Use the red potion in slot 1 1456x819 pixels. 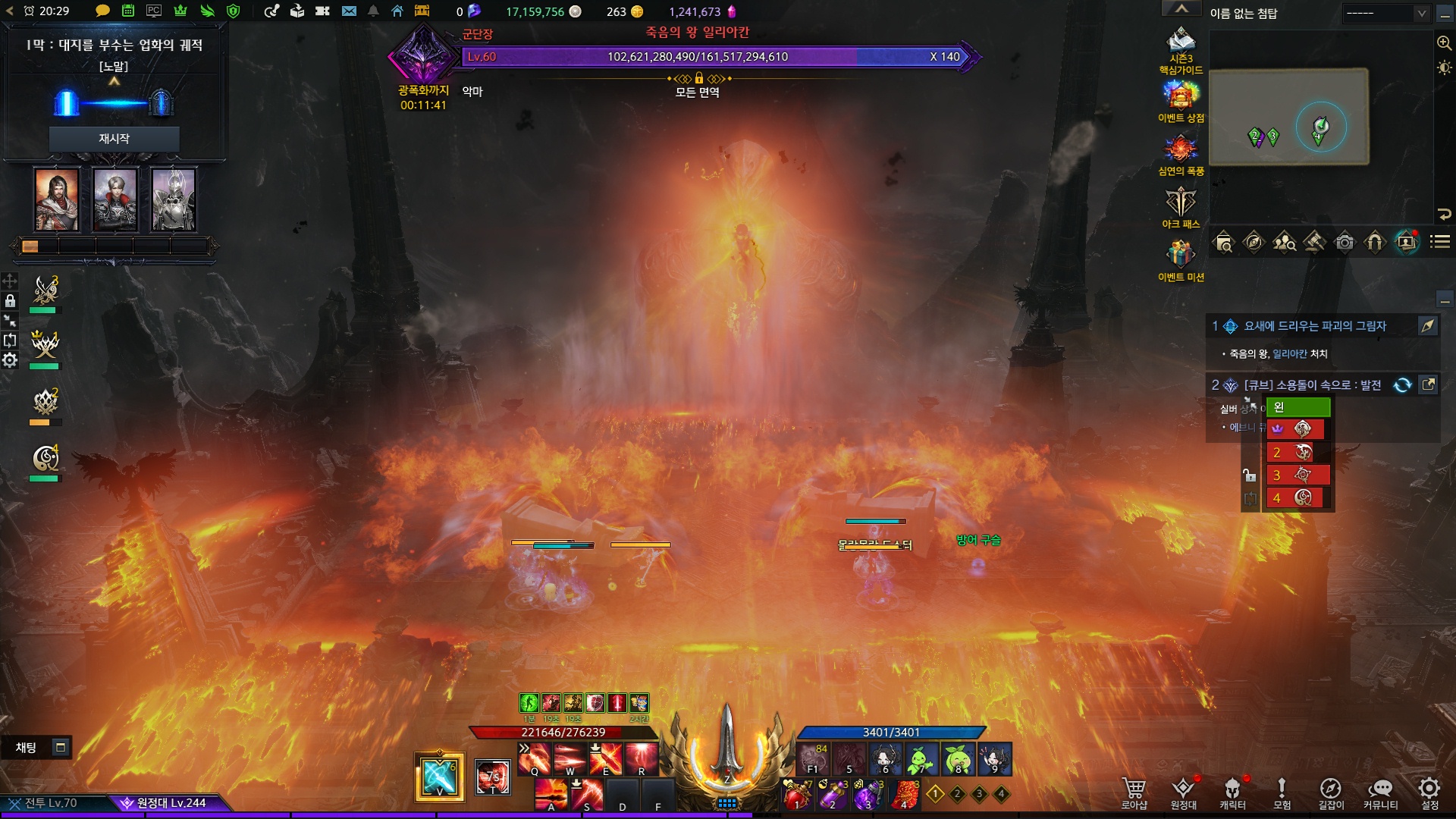796,795
